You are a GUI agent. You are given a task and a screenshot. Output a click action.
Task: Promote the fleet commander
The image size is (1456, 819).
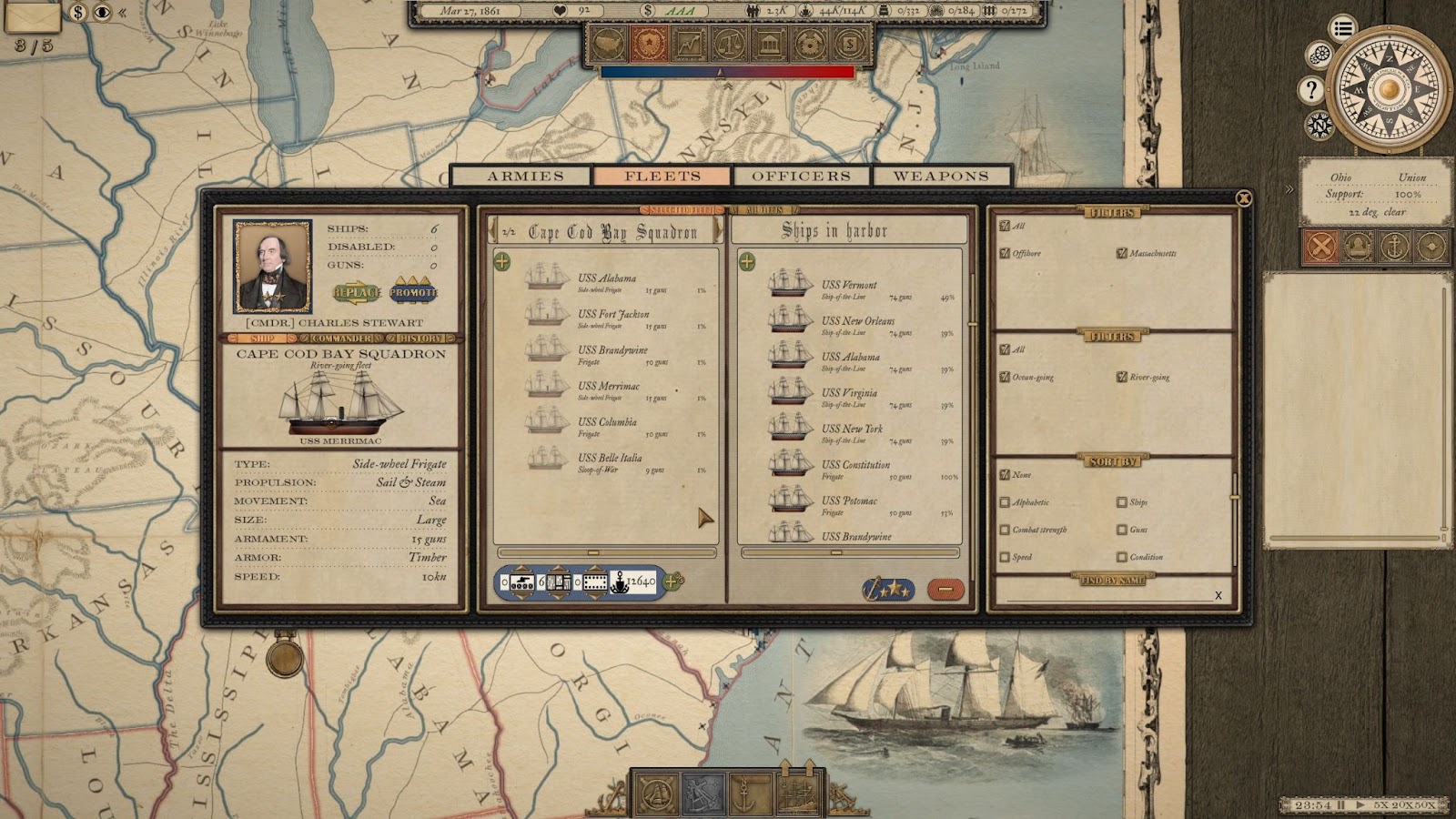[x=413, y=292]
